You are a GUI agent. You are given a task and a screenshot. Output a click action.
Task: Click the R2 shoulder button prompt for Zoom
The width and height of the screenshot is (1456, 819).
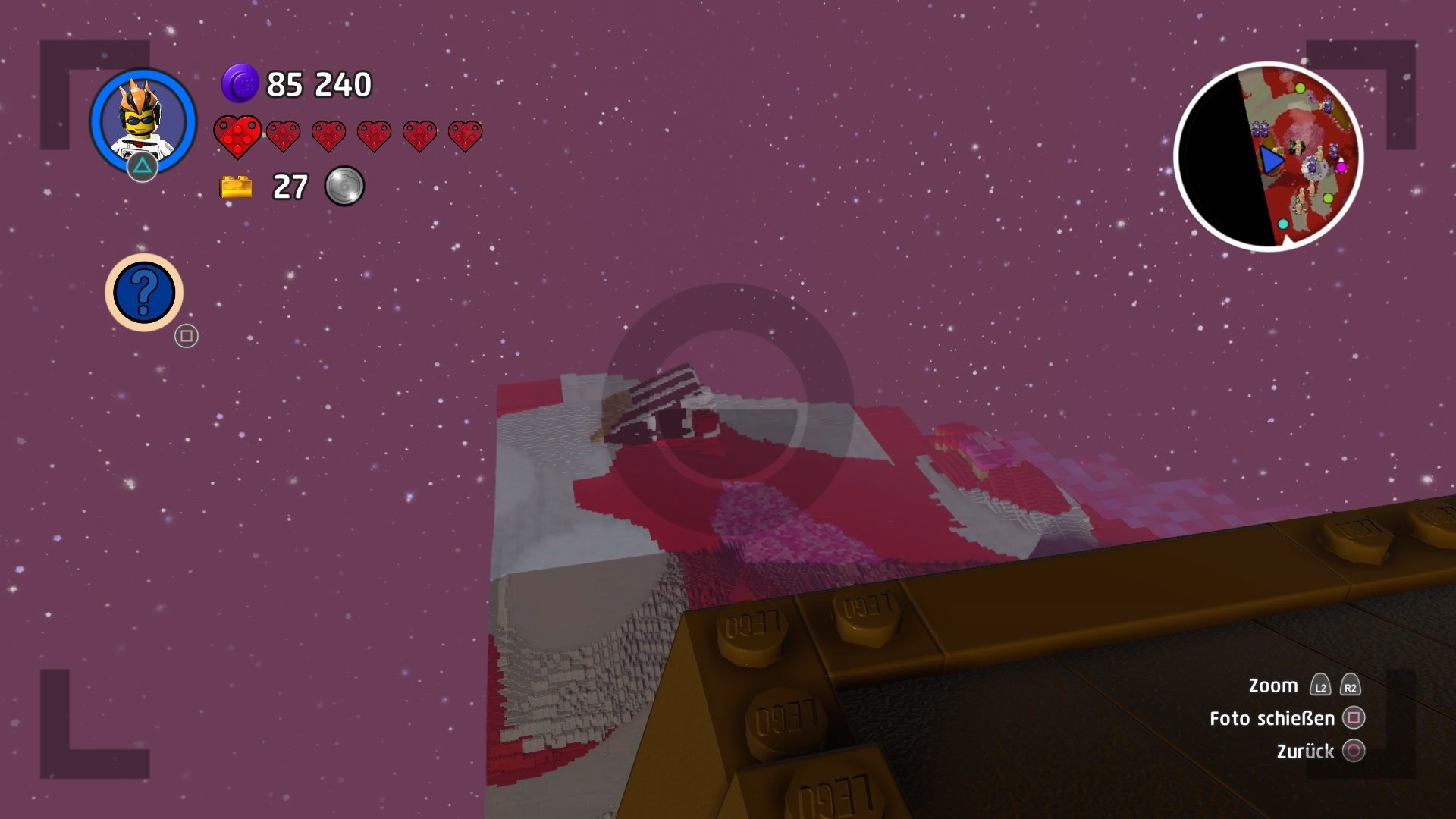[1349, 685]
